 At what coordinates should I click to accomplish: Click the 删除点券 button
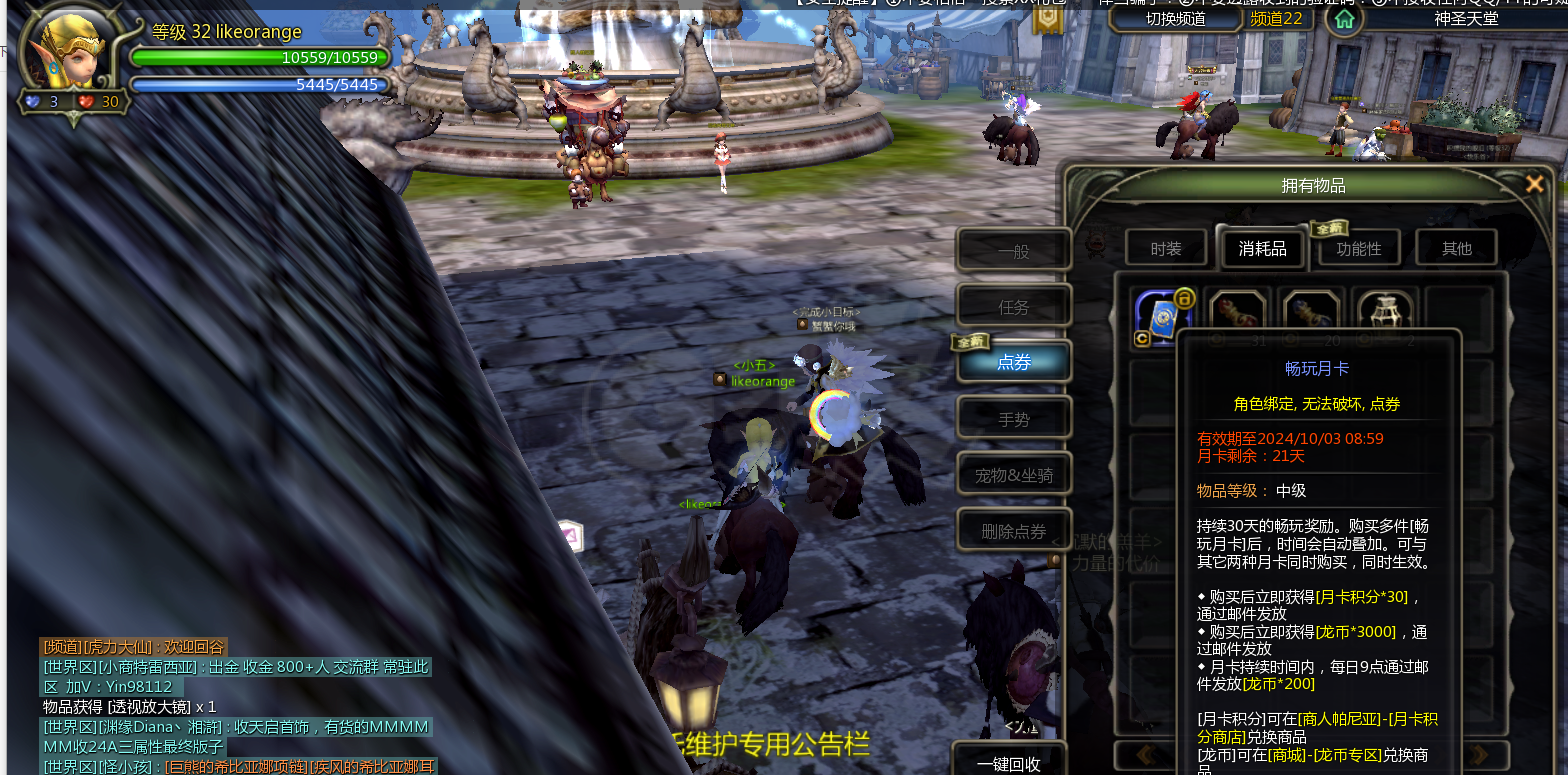point(1013,531)
